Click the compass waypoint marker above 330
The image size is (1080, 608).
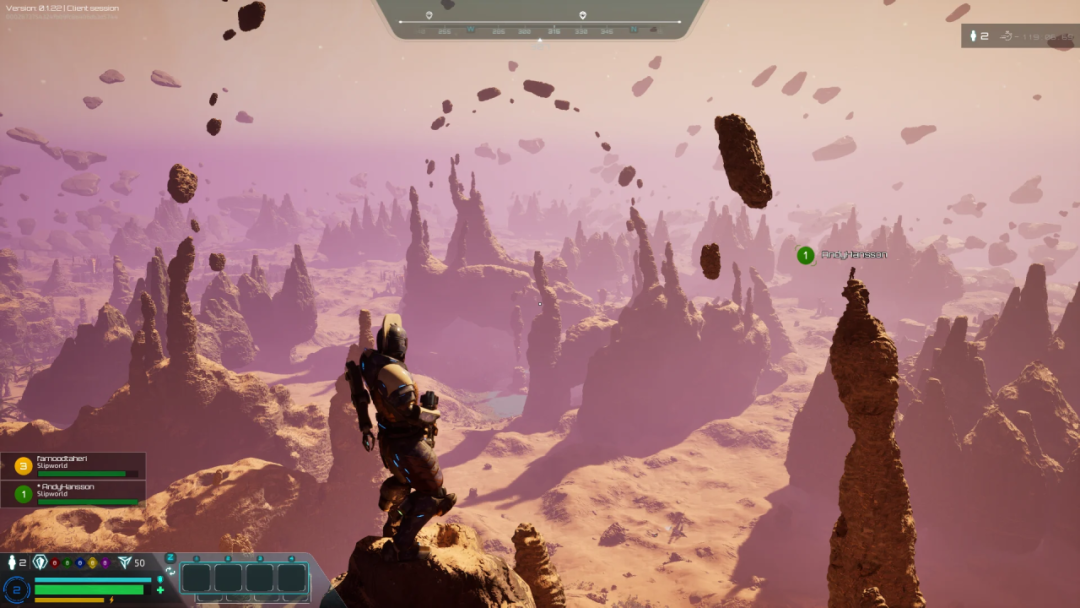[583, 15]
